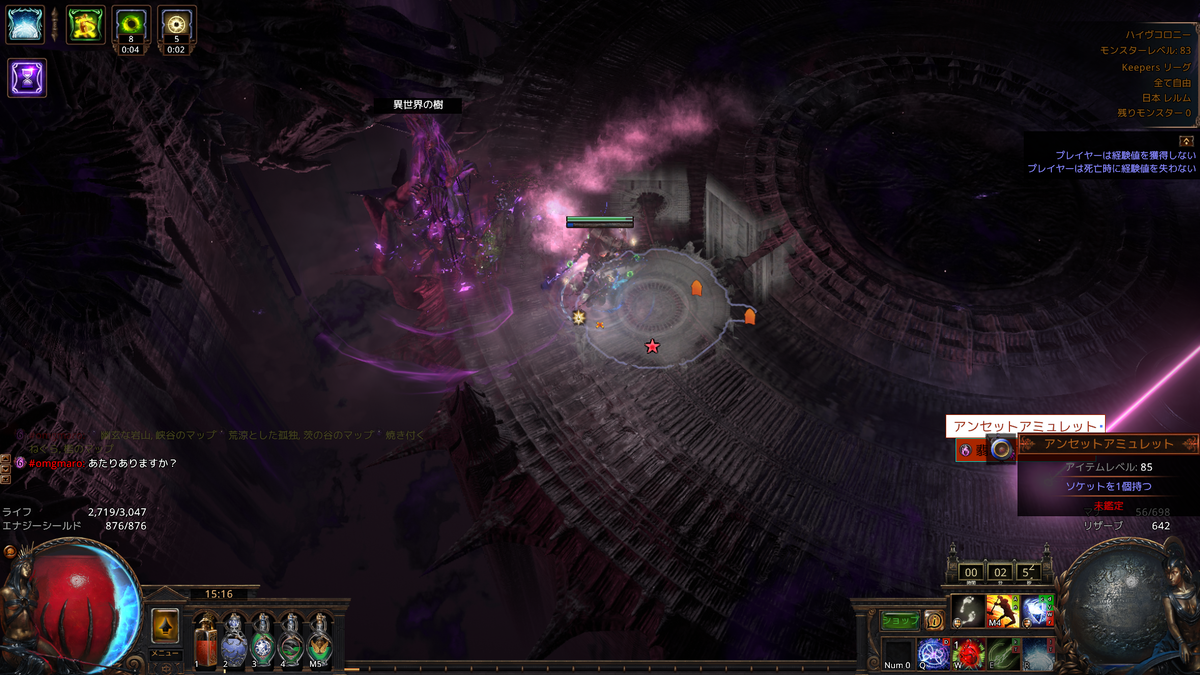
Task: Select the purple hourglass buff icon
Action: pyautogui.click(x=26, y=77)
